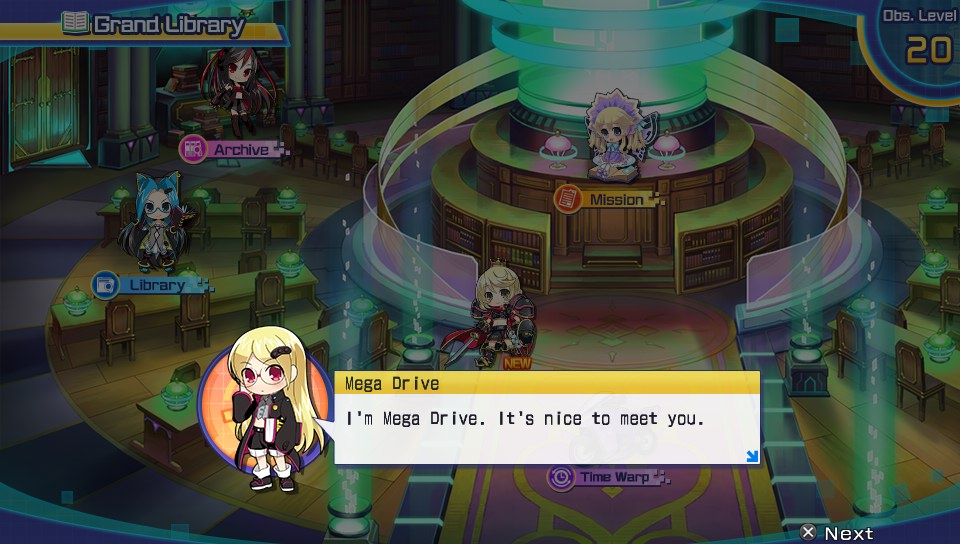
Task: Click the blue dialogue advance arrow
Action: 752,457
